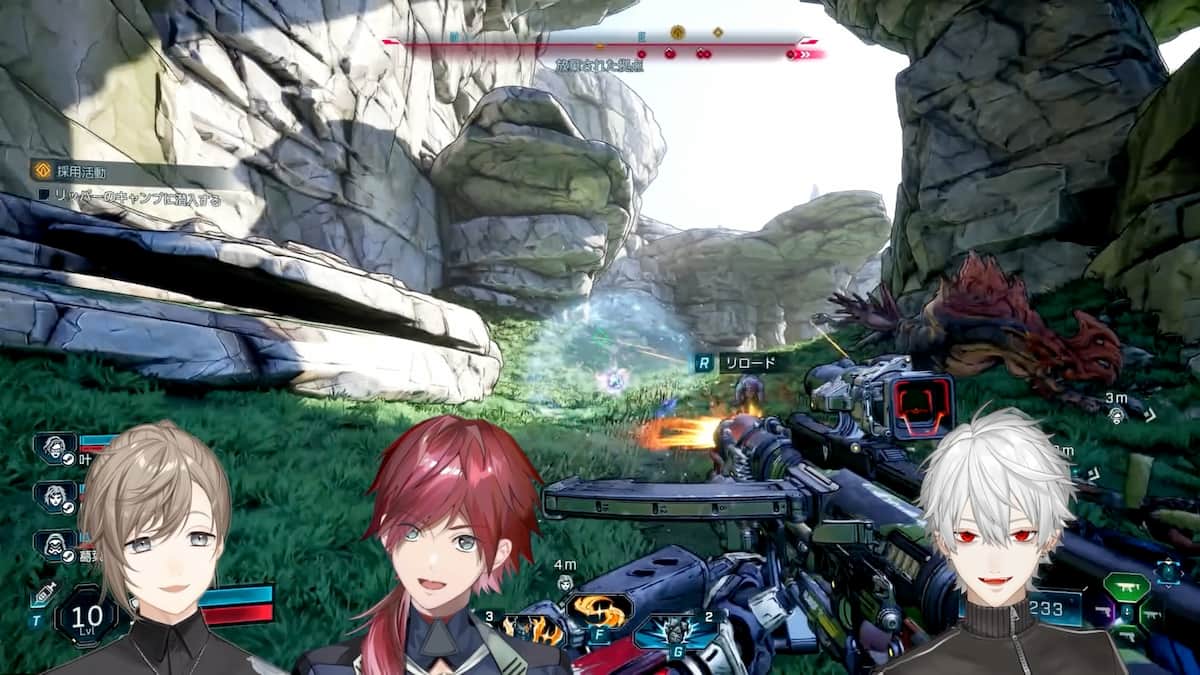
Task: Activate the orange swirl action skill
Action: tap(598, 608)
